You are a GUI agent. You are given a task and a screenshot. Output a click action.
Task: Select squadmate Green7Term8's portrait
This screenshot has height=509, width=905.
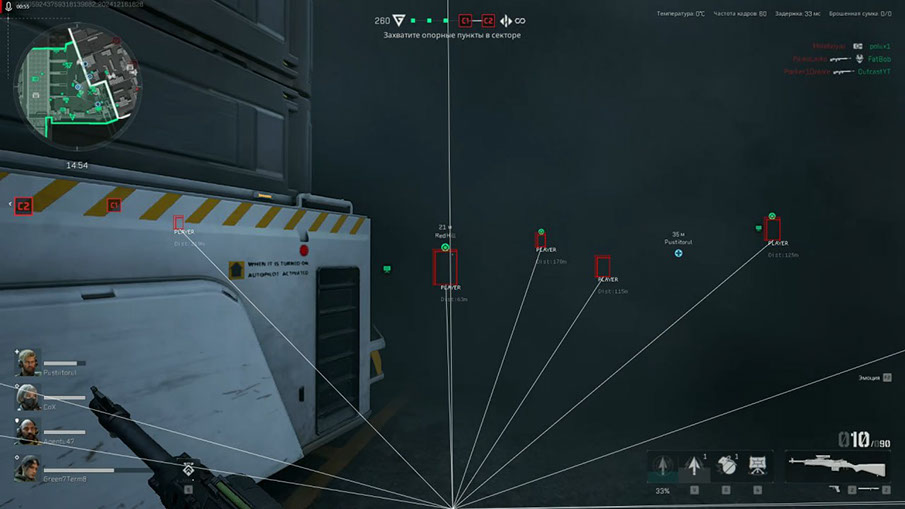click(28, 467)
